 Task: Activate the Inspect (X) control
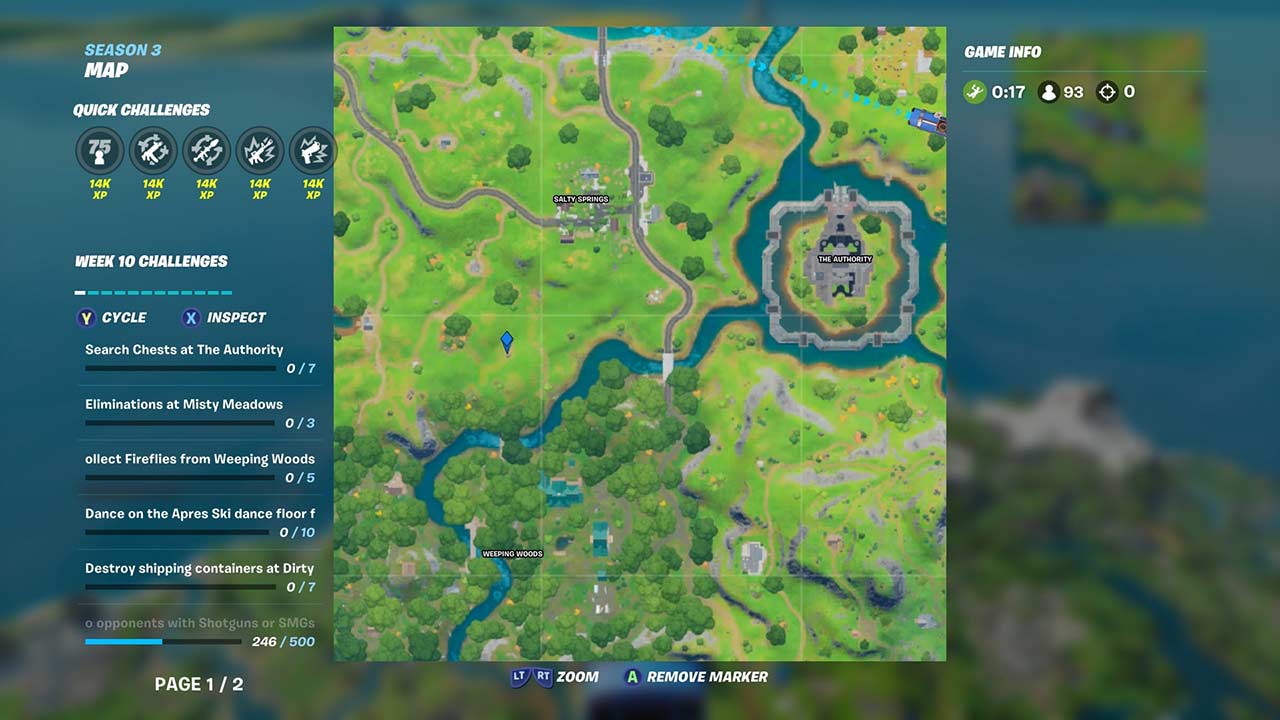[222, 318]
